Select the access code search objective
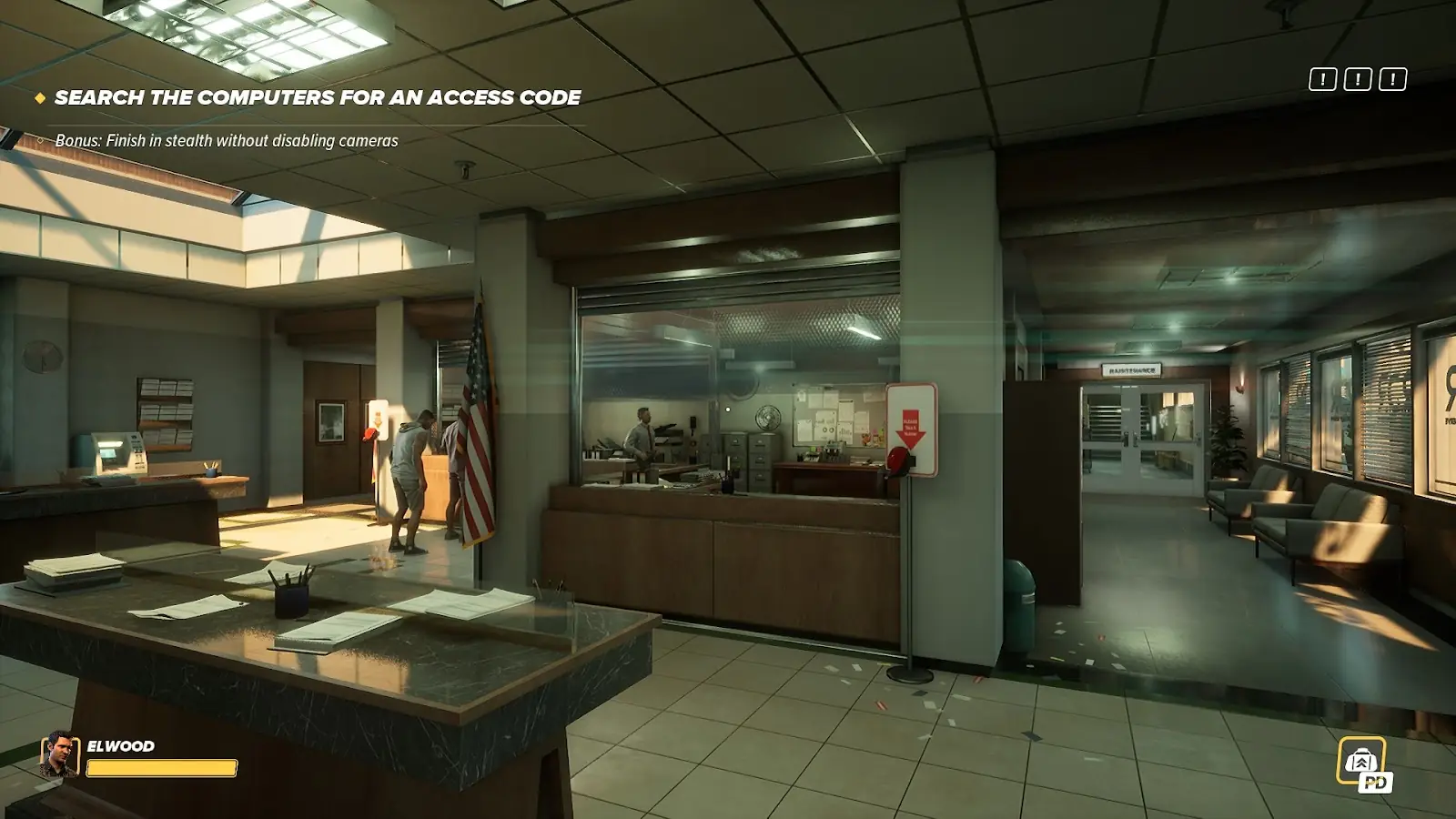This screenshot has height=819, width=1456. (x=317, y=97)
